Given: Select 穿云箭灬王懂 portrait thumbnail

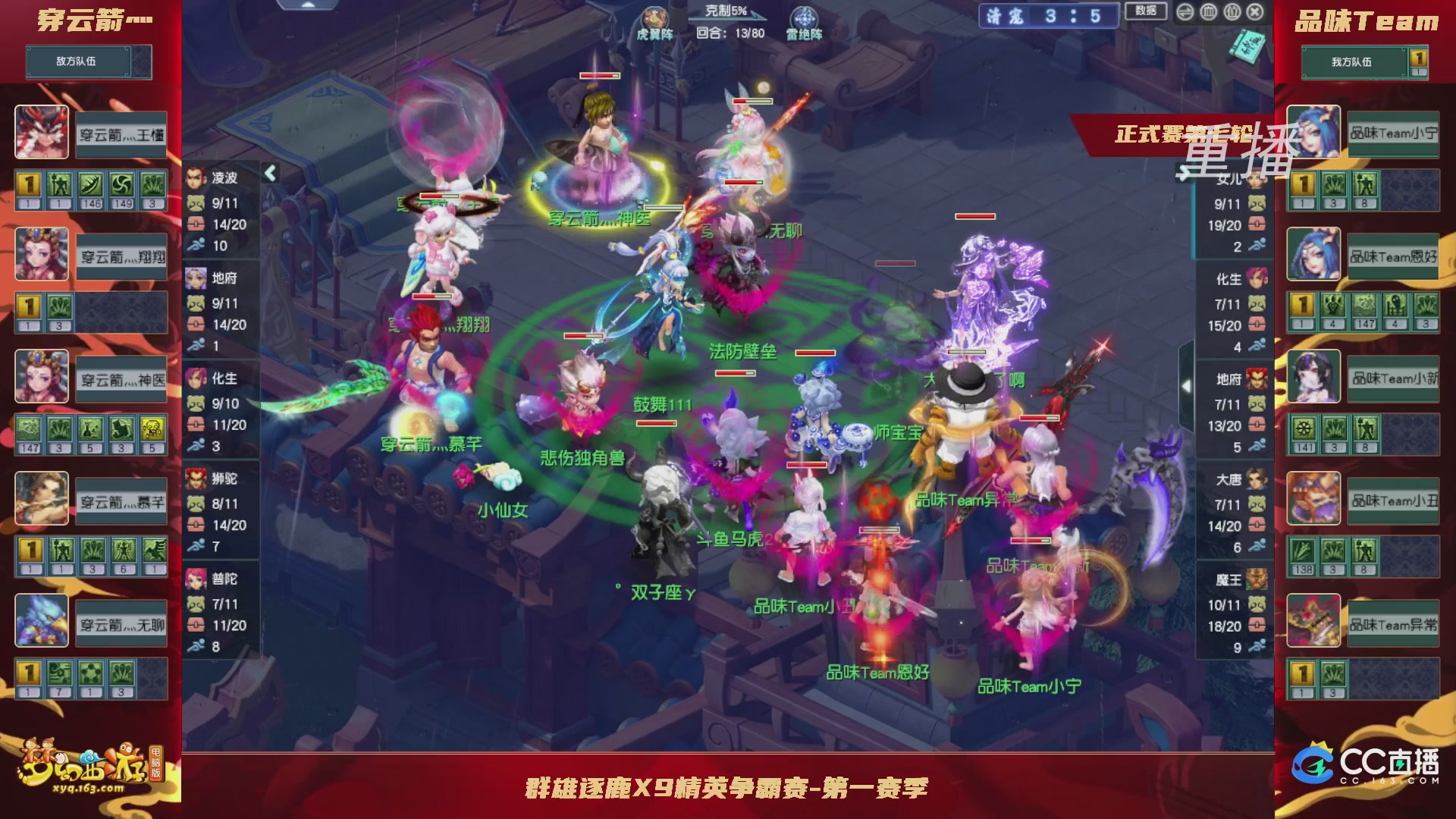Looking at the screenshot, I should [x=42, y=133].
